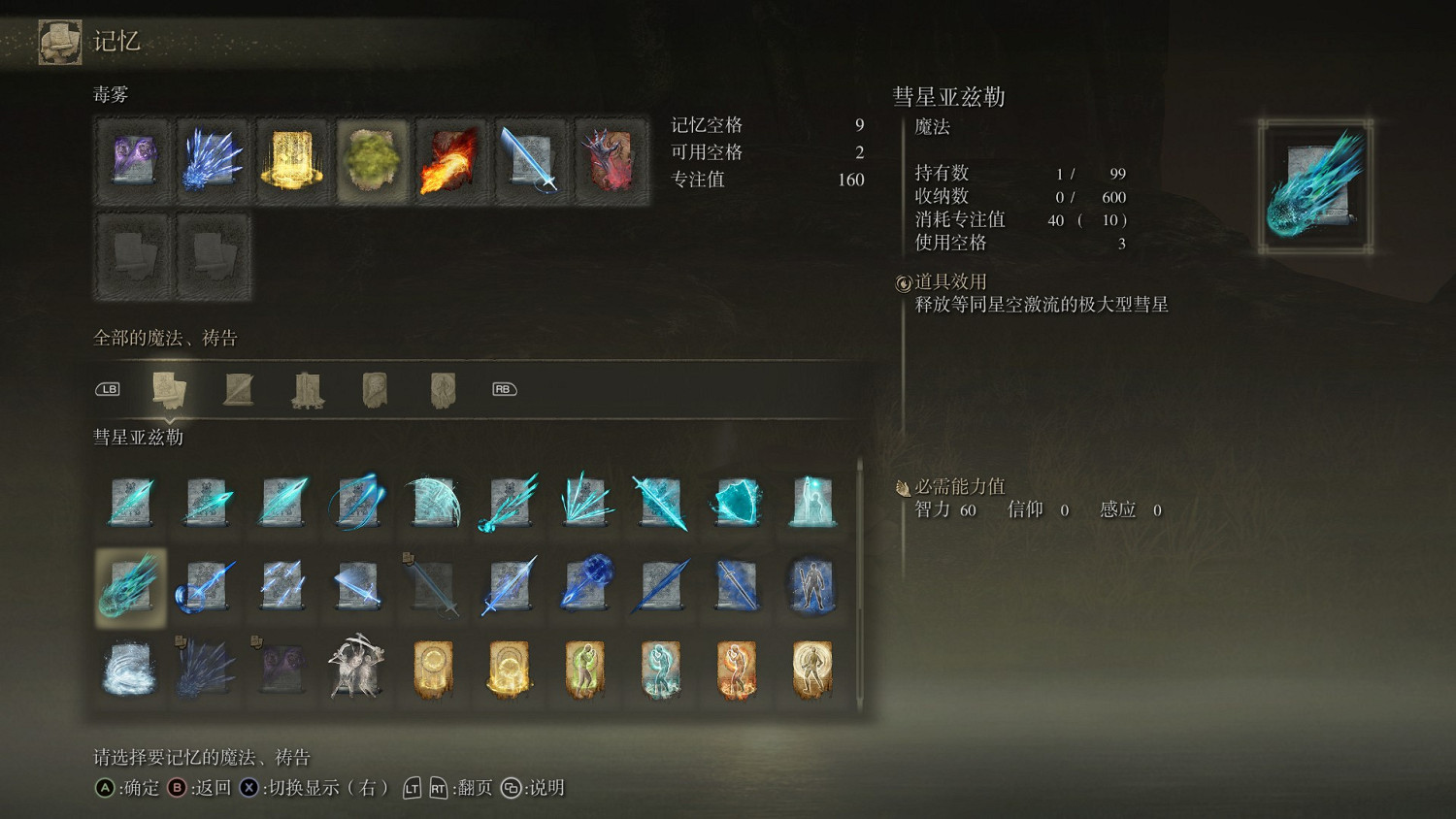
Task: Select the first glintstone sorcery top-left of grid
Action: pos(130,502)
